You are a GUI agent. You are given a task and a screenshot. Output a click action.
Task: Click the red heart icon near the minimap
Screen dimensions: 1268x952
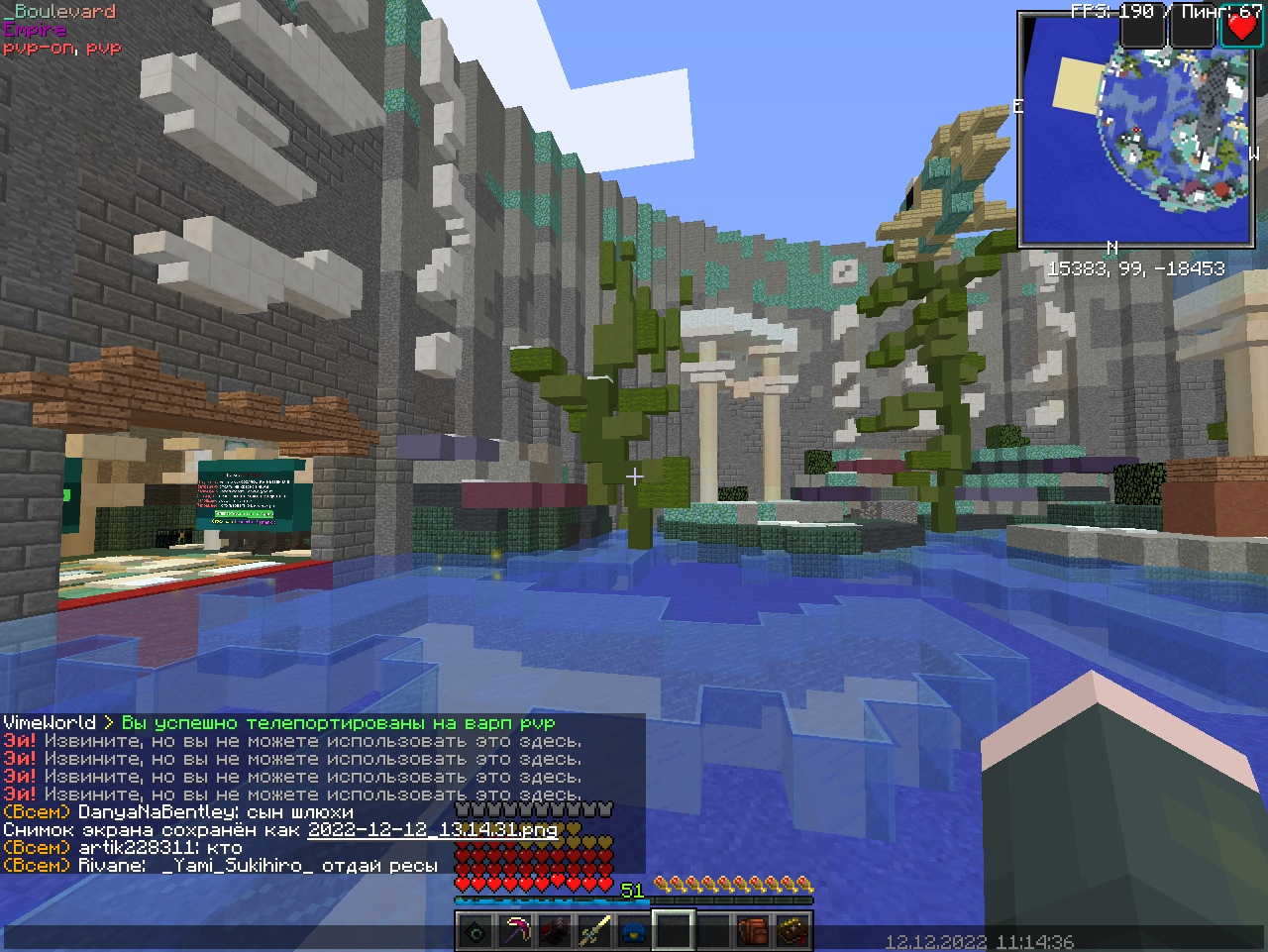click(1243, 27)
